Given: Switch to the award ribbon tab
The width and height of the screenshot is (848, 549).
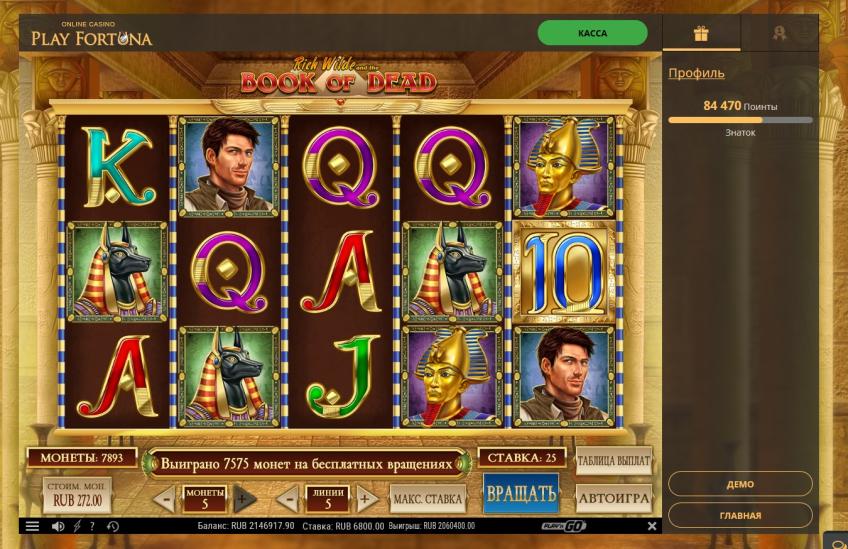Looking at the screenshot, I should tap(779, 33).
